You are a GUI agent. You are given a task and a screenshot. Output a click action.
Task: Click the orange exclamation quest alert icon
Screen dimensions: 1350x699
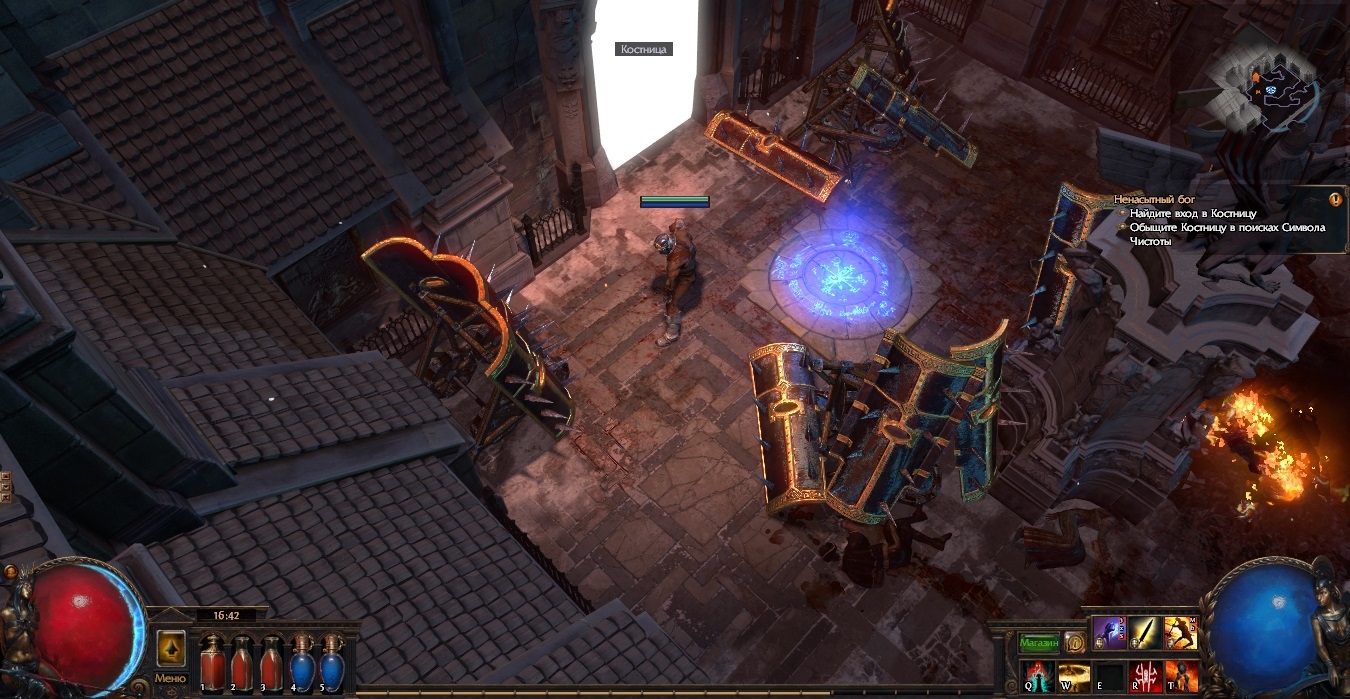tap(1334, 199)
